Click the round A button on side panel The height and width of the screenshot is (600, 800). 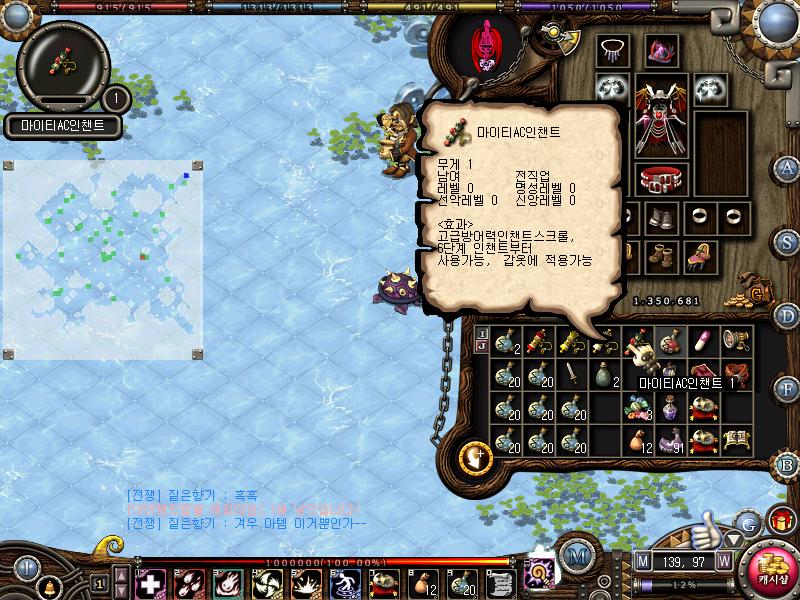787,168
